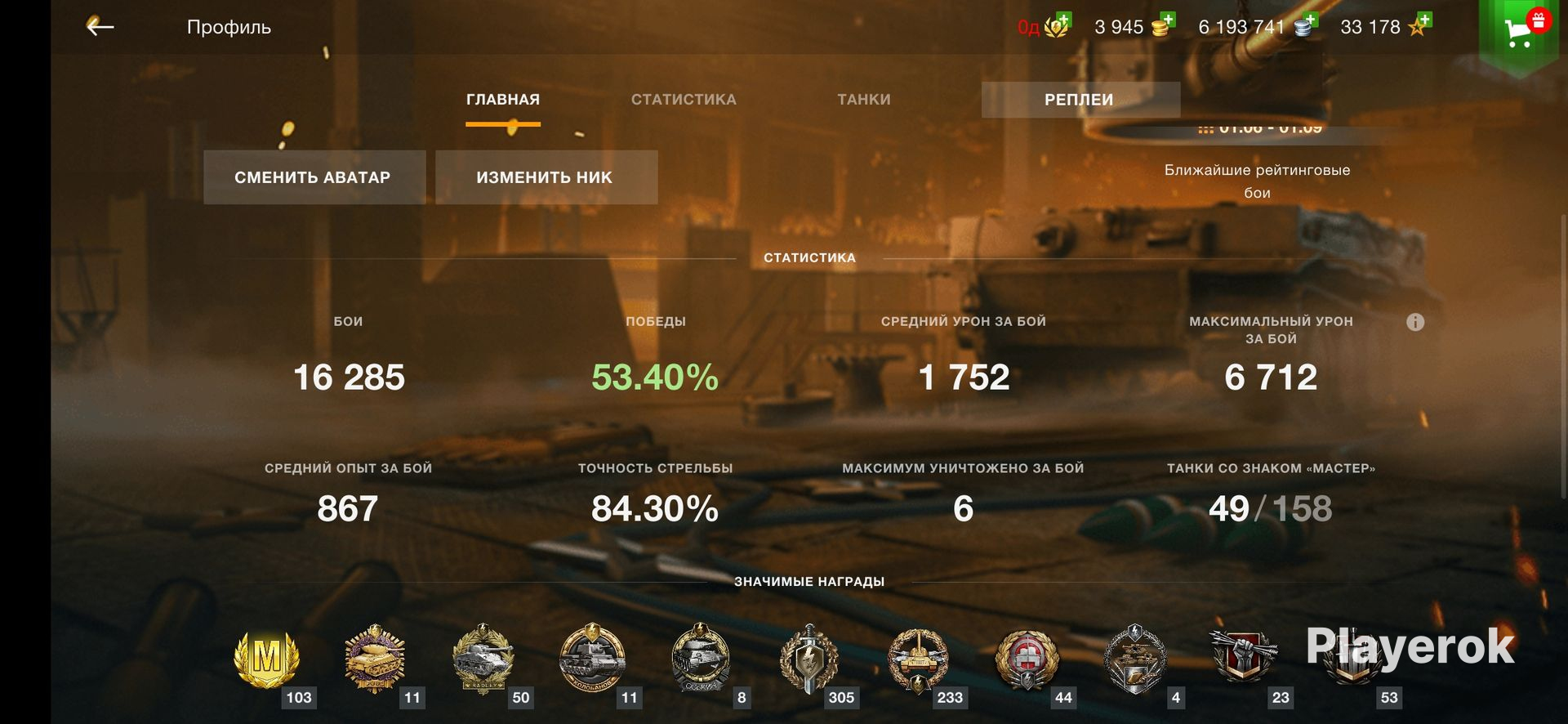Viewport: 1568px width, 724px height.
Task: View the Master badge award with 103
Action: 267,659
